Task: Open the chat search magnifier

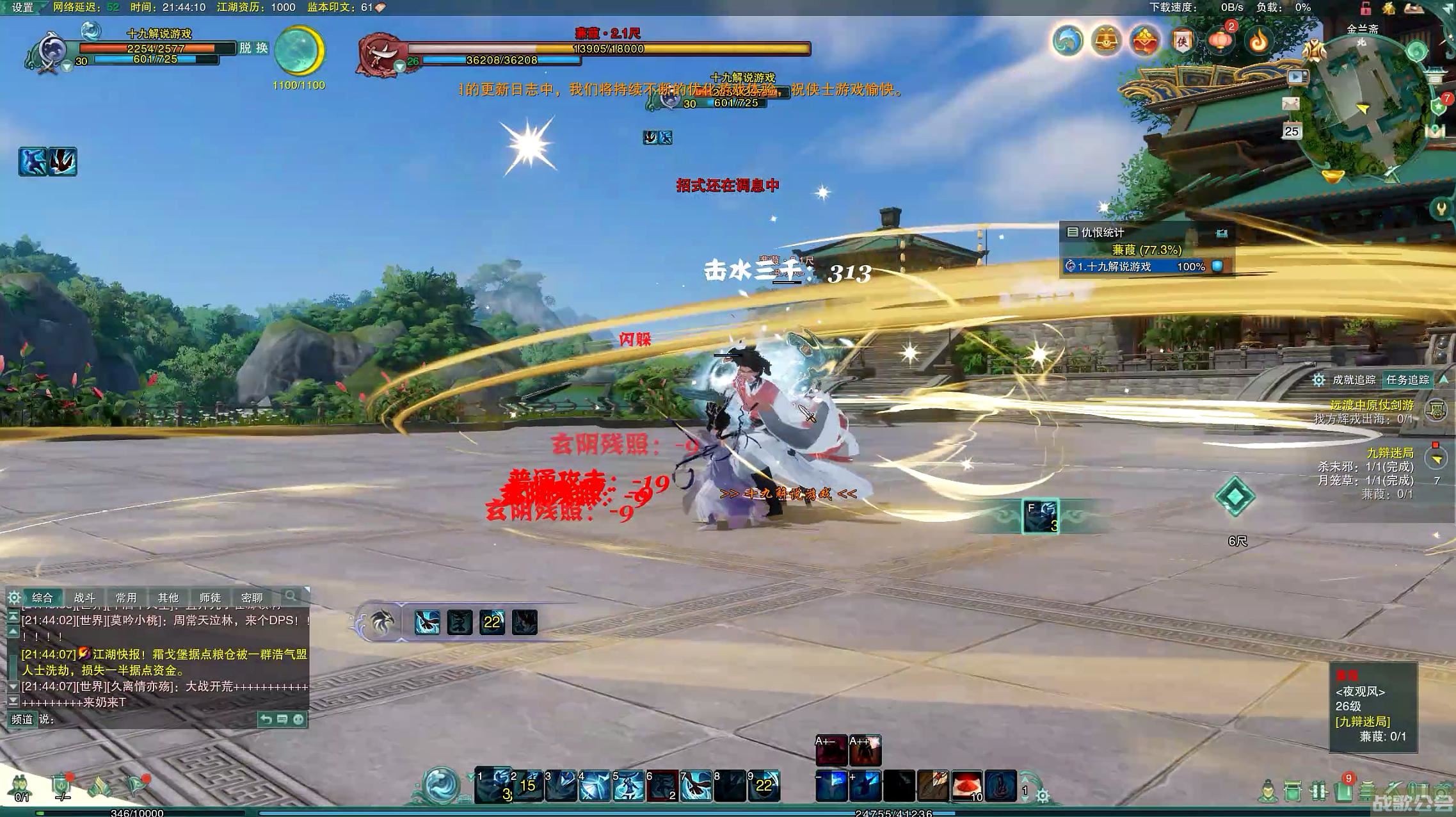Action: click(x=291, y=596)
